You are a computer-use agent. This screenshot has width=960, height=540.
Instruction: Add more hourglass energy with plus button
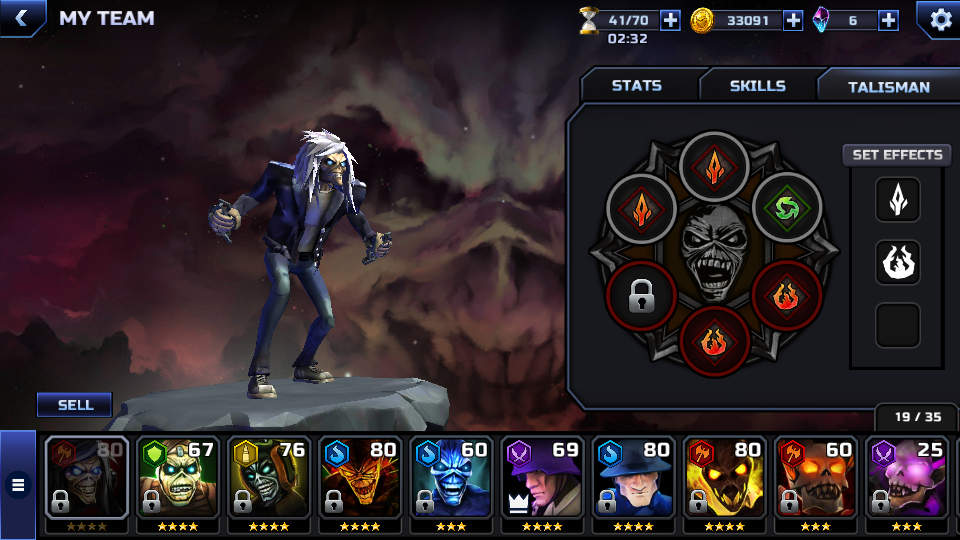coord(670,20)
